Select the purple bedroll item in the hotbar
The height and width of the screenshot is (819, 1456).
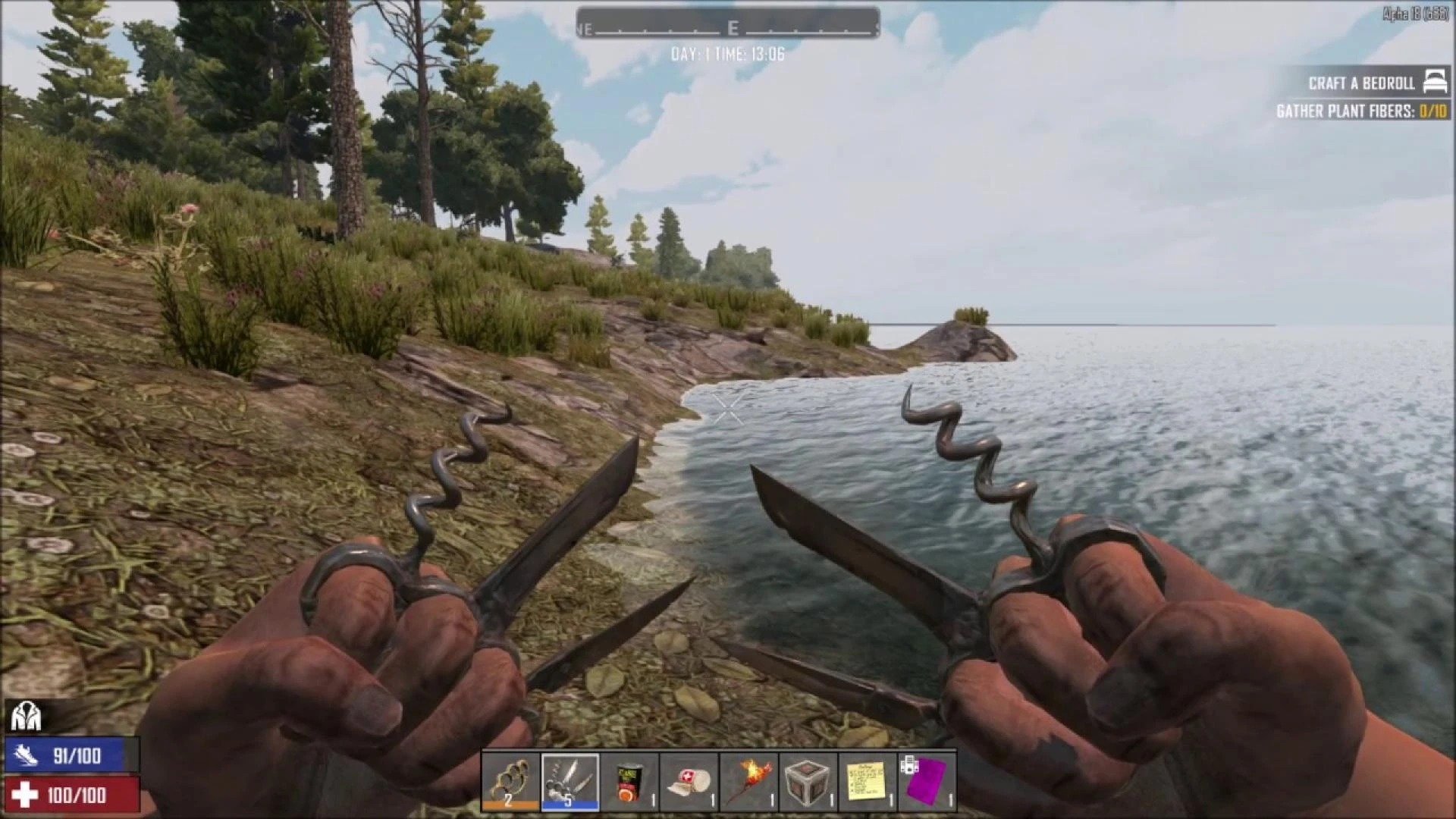(x=927, y=783)
